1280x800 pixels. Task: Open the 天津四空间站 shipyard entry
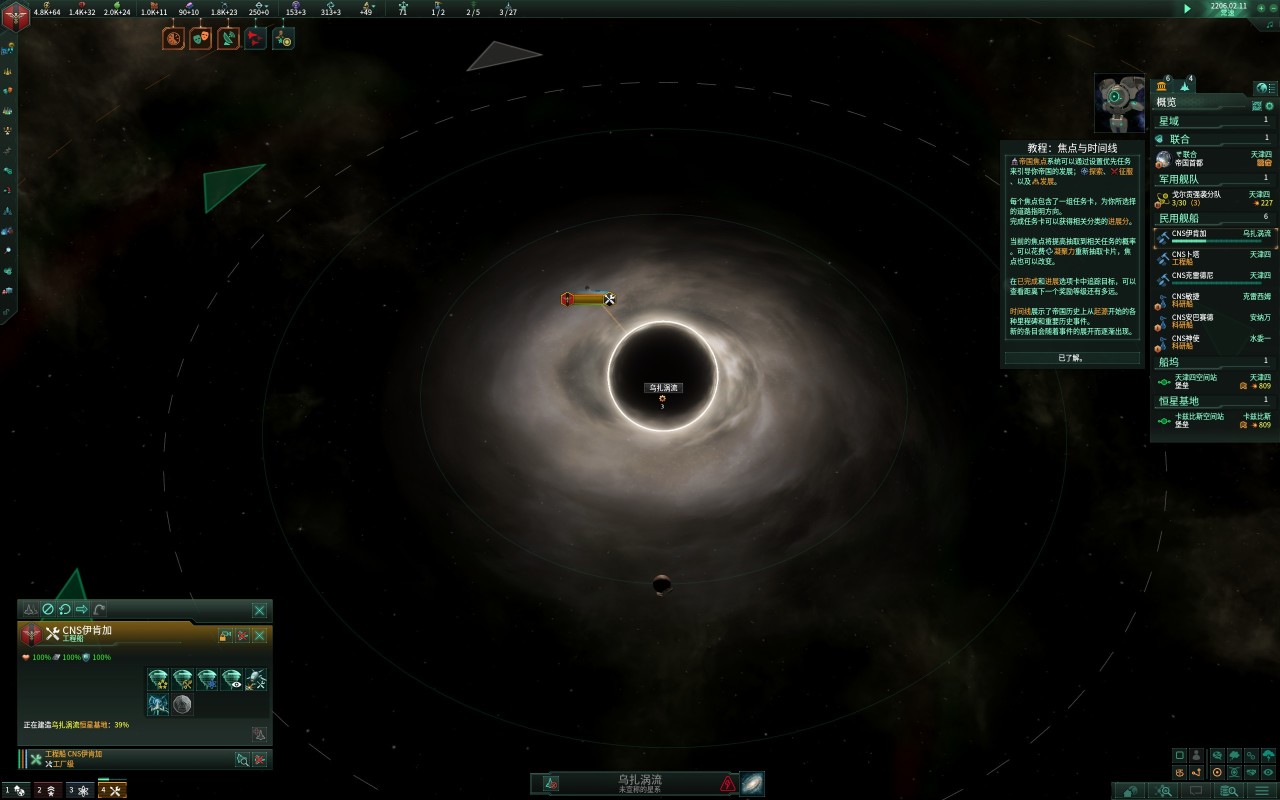(1215, 381)
